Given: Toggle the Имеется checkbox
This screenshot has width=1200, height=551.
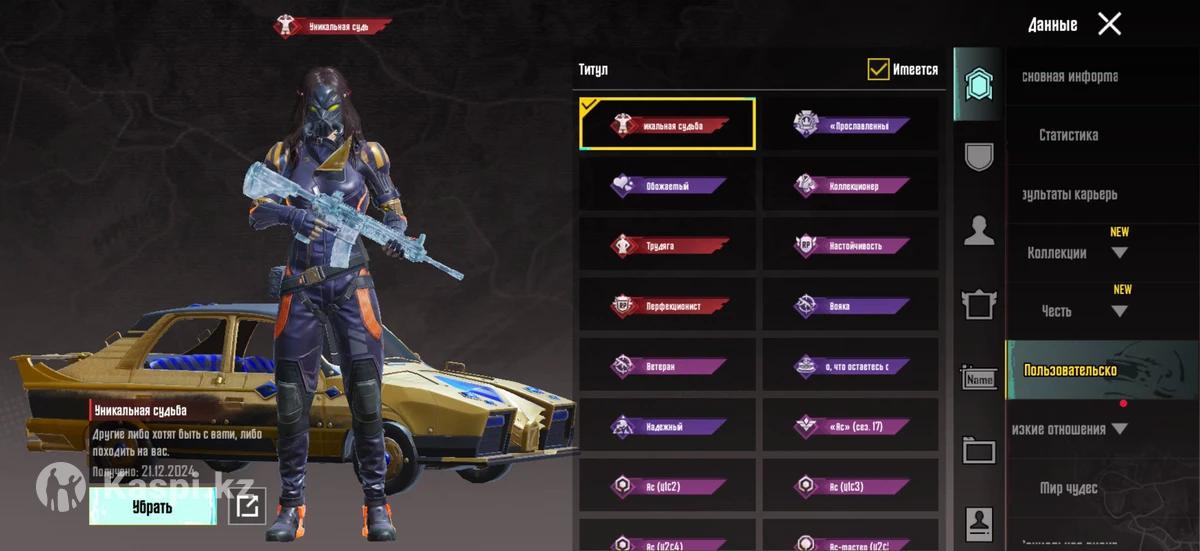Looking at the screenshot, I should pos(879,69).
